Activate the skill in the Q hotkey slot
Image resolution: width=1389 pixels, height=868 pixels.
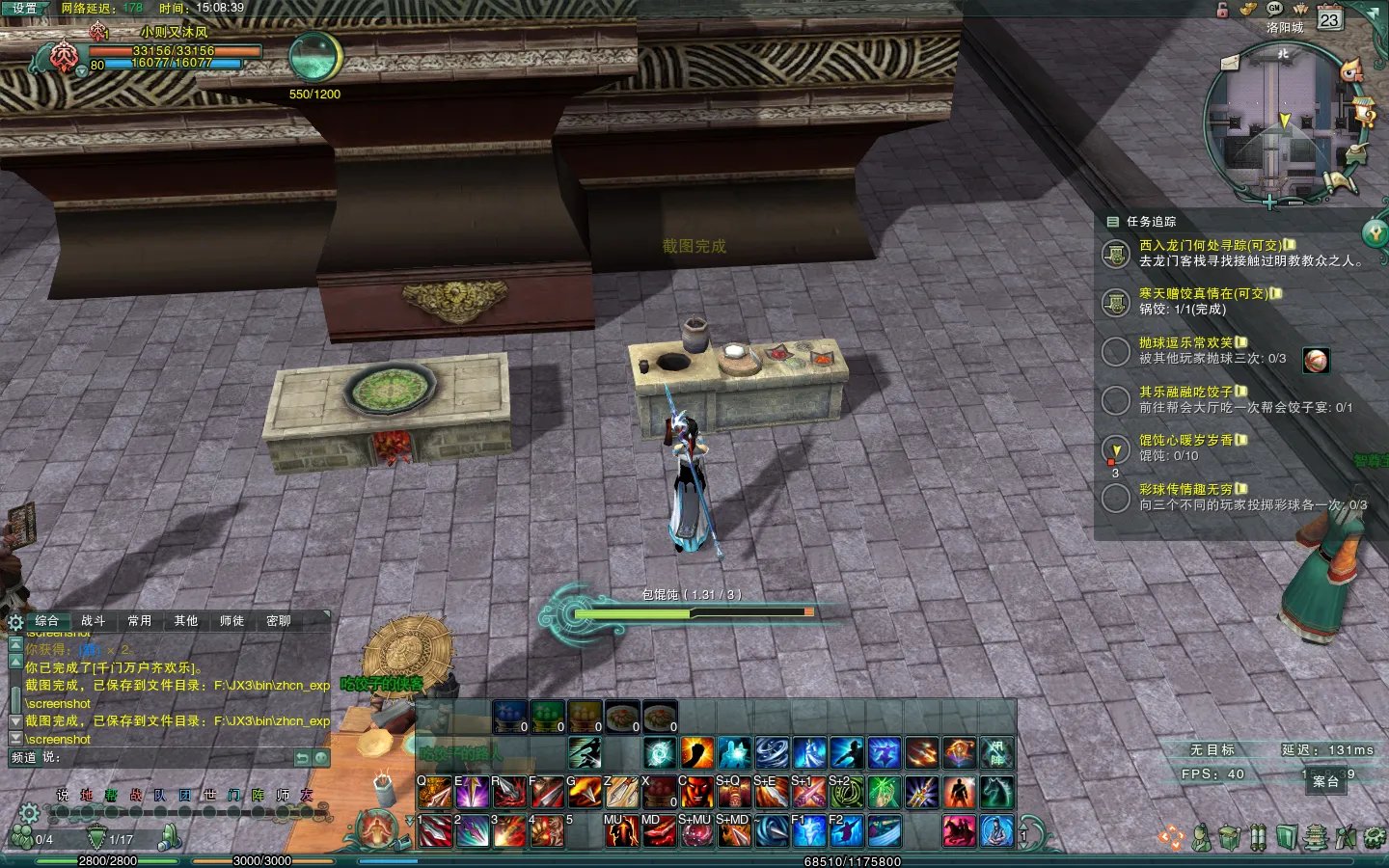pos(434,793)
